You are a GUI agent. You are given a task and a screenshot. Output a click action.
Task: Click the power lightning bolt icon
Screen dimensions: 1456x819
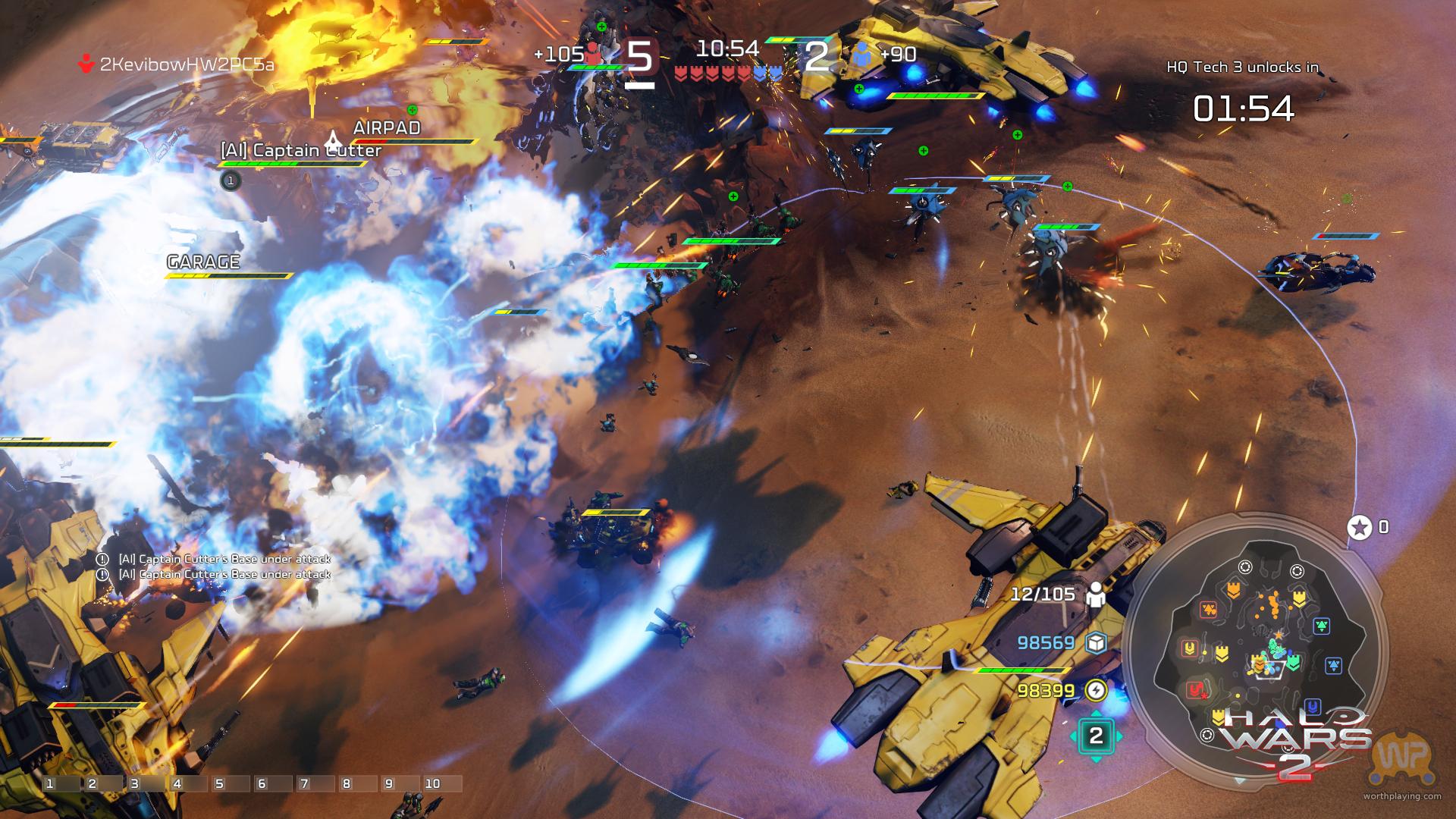pos(1096,690)
